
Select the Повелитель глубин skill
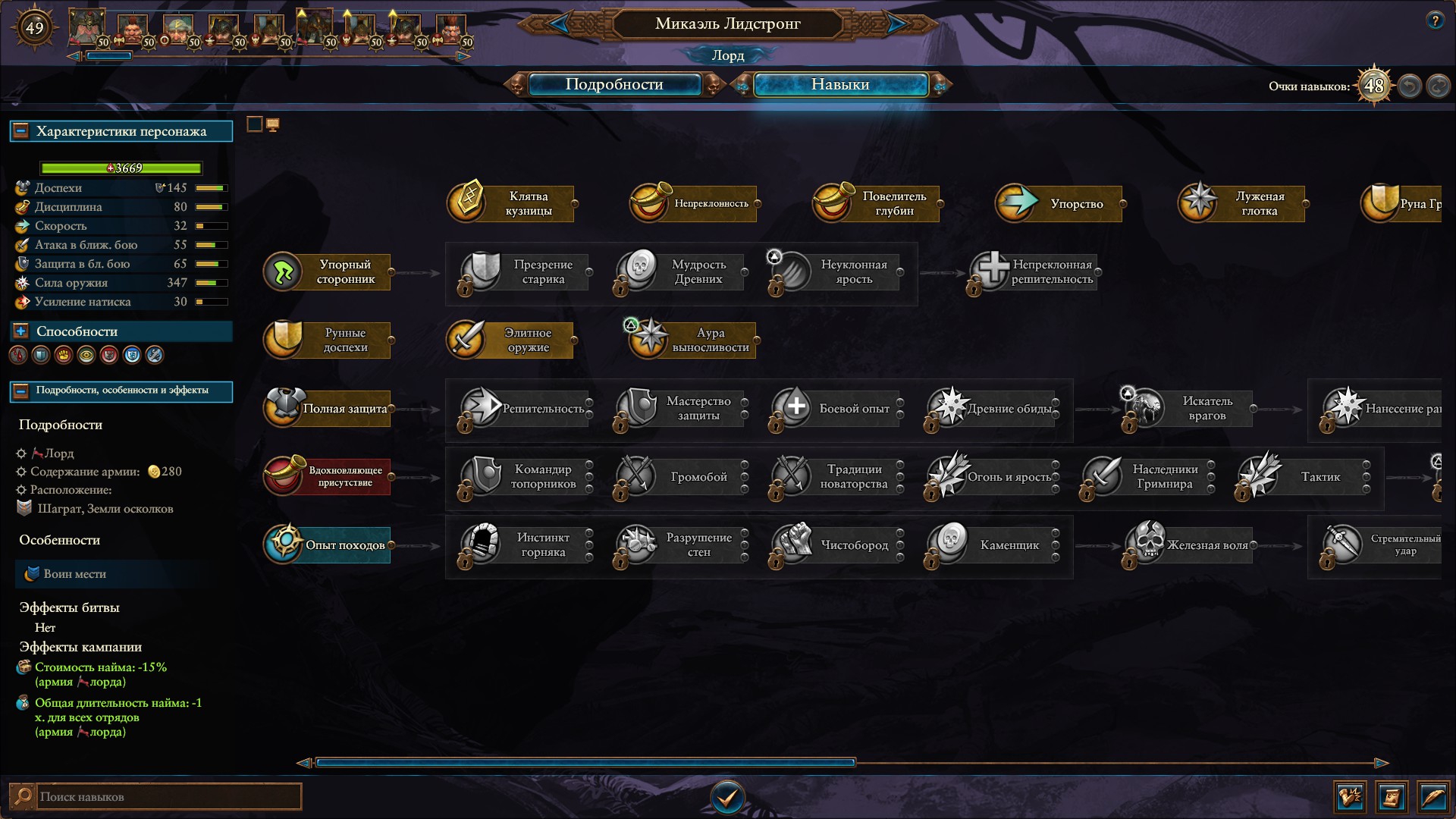point(877,203)
